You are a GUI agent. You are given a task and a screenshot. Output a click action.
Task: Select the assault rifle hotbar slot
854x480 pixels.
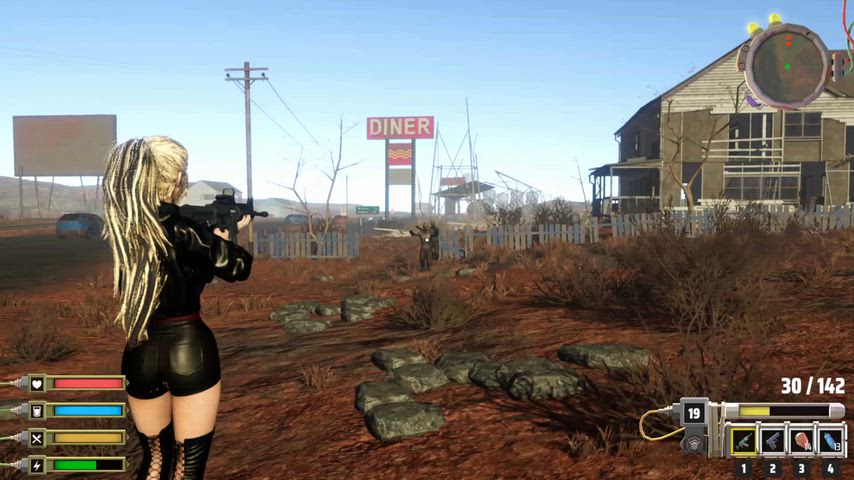point(743,441)
